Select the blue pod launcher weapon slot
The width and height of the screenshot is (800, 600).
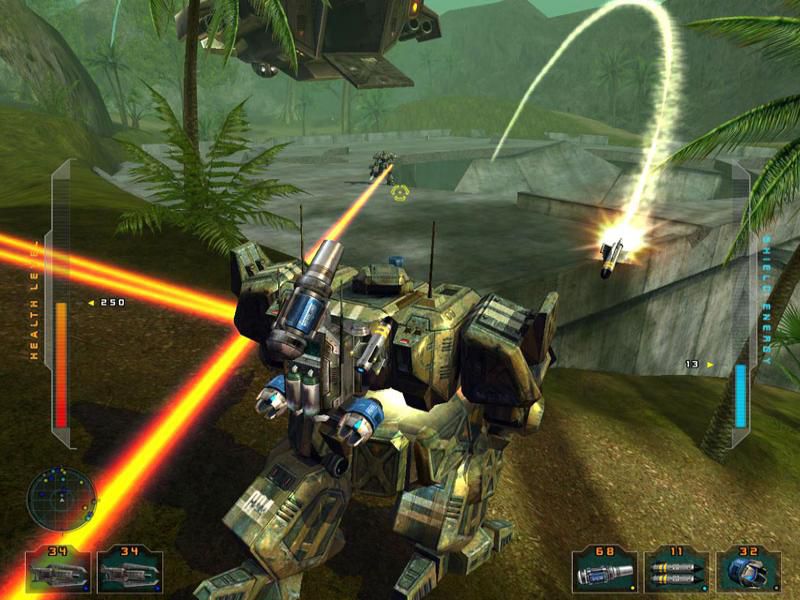(747, 573)
